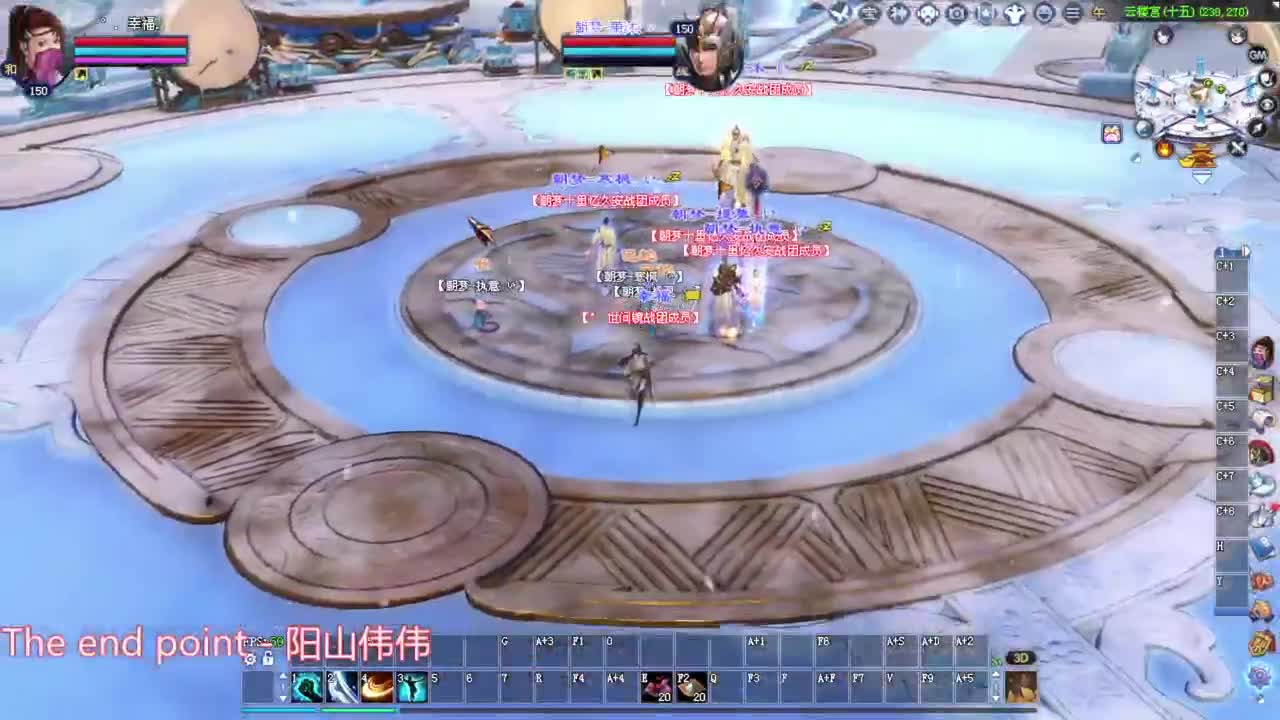Click the camera snapshot icon in top bar
Viewport: 1280px width, 720px height.
coord(956,12)
